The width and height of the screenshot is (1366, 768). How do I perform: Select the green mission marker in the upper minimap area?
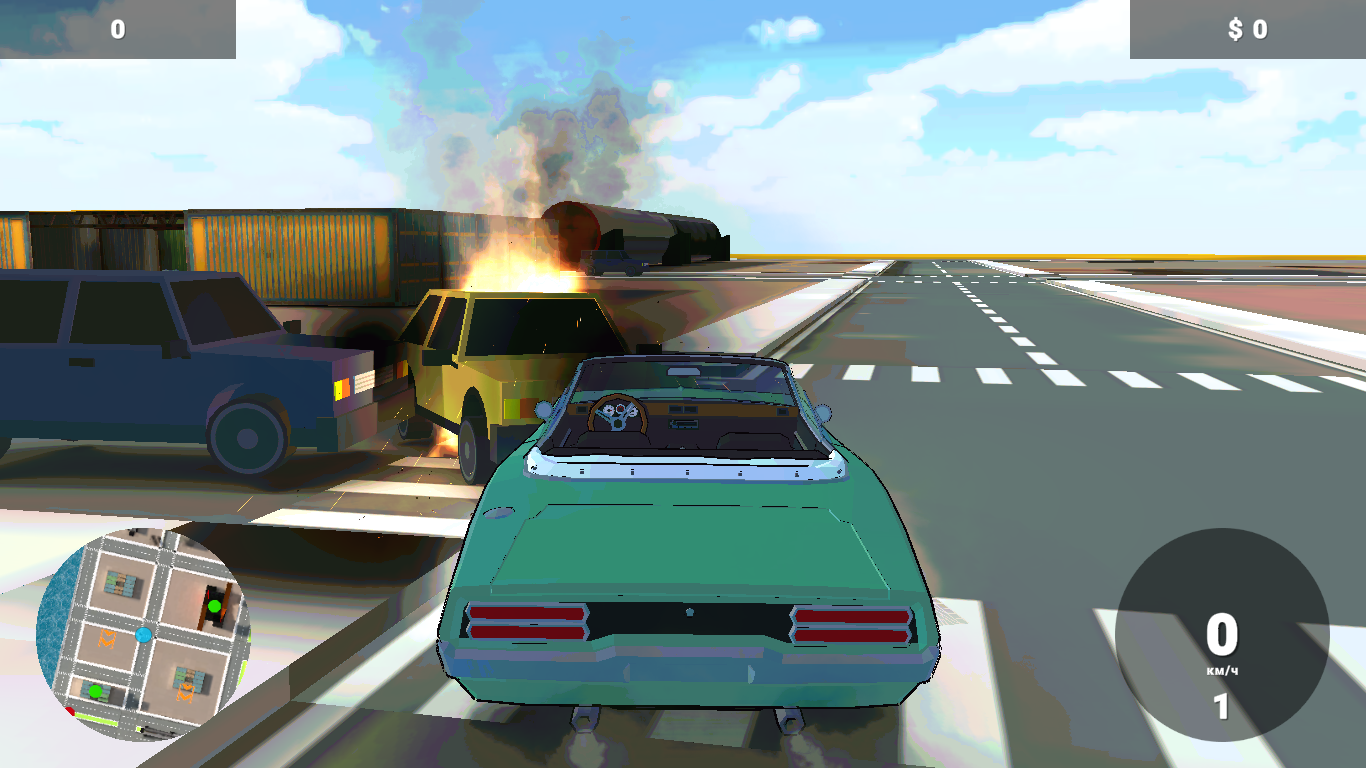tap(215, 606)
